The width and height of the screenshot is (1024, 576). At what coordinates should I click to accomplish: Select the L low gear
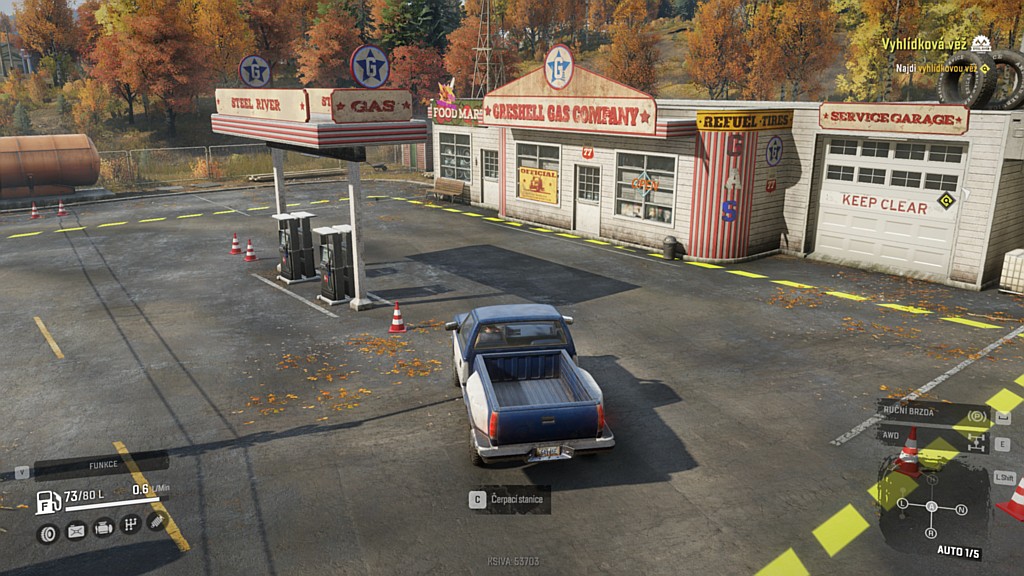[903, 503]
